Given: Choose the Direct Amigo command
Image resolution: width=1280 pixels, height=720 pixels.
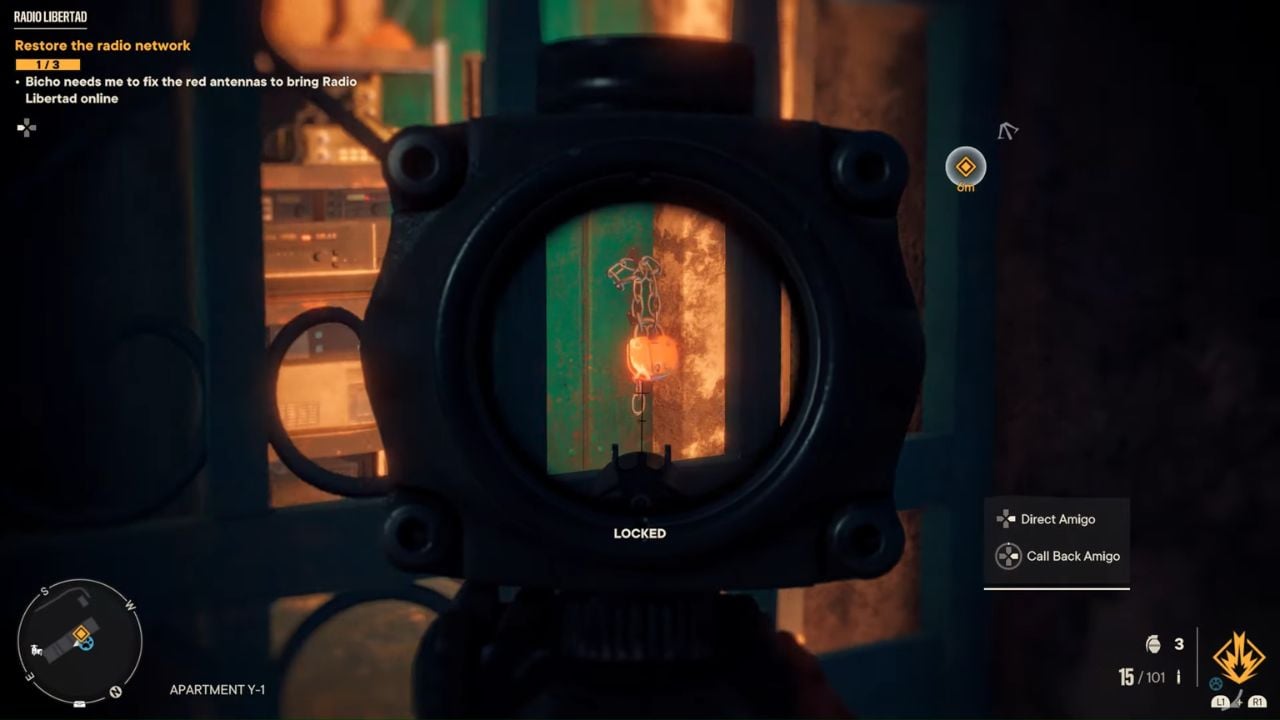Looking at the screenshot, I should point(1057,519).
